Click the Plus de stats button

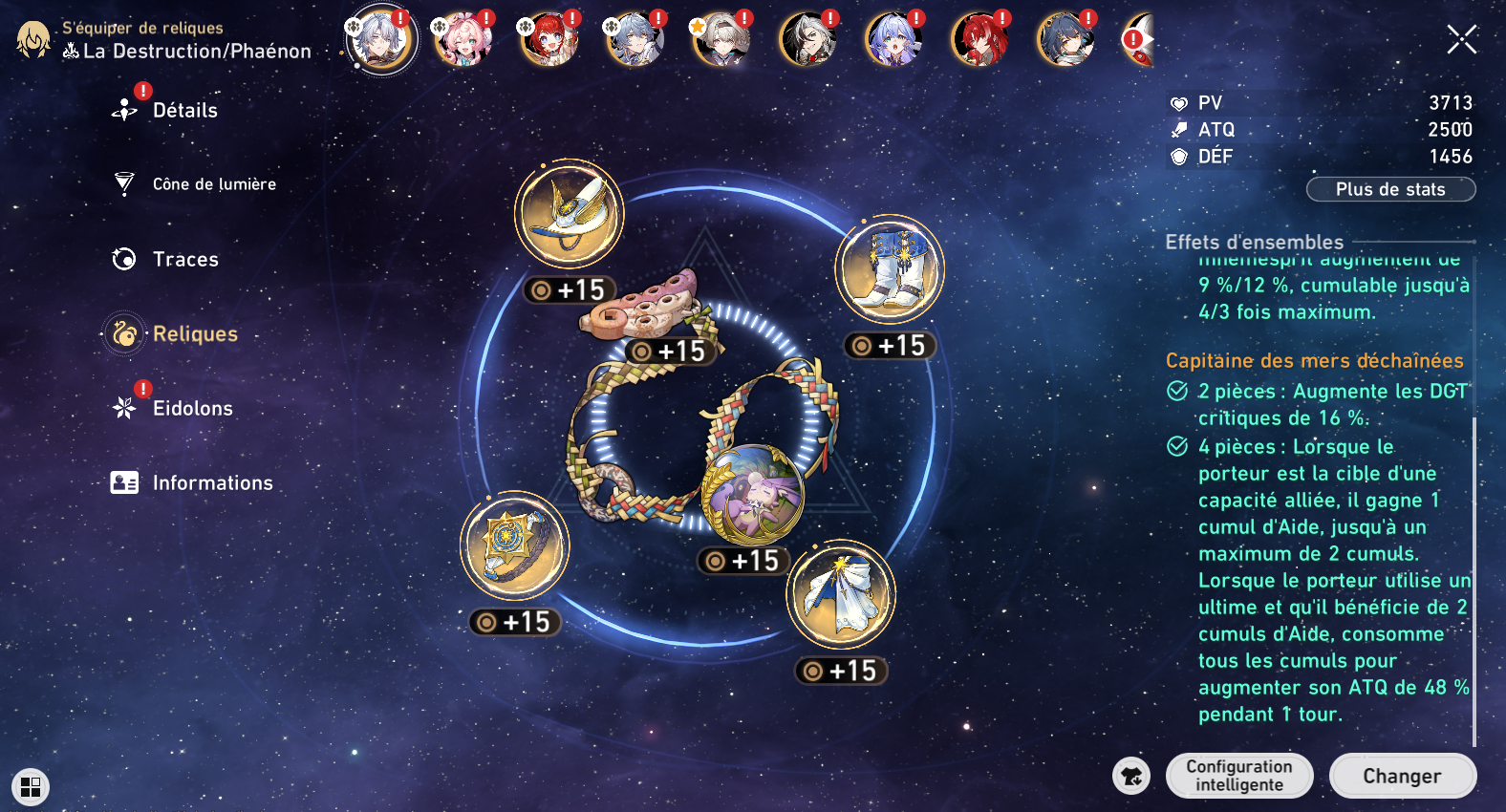tap(1390, 189)
